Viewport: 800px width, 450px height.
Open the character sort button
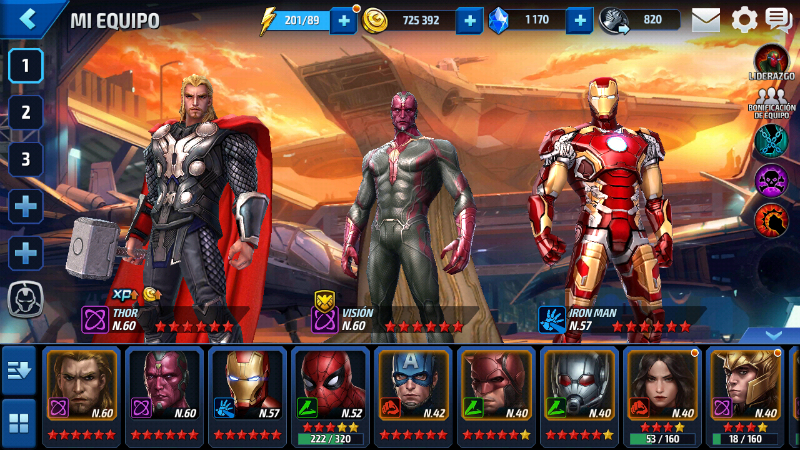(x=18, y=372)
